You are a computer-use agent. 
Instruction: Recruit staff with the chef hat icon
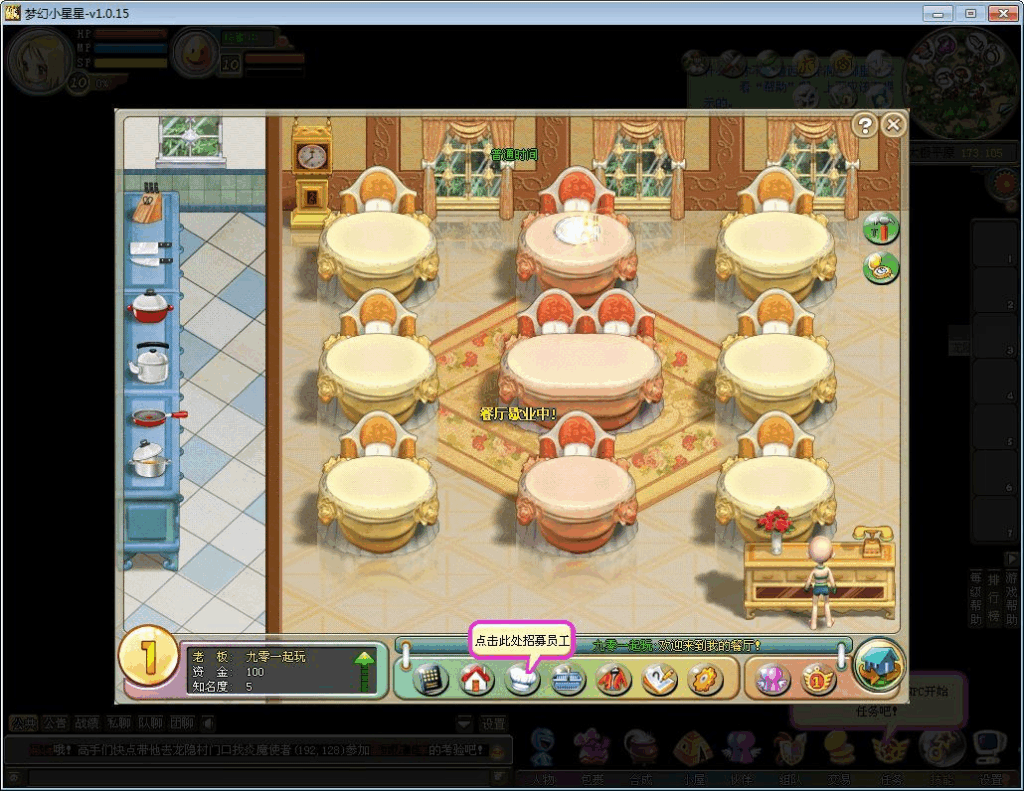[x=522, y=679]
